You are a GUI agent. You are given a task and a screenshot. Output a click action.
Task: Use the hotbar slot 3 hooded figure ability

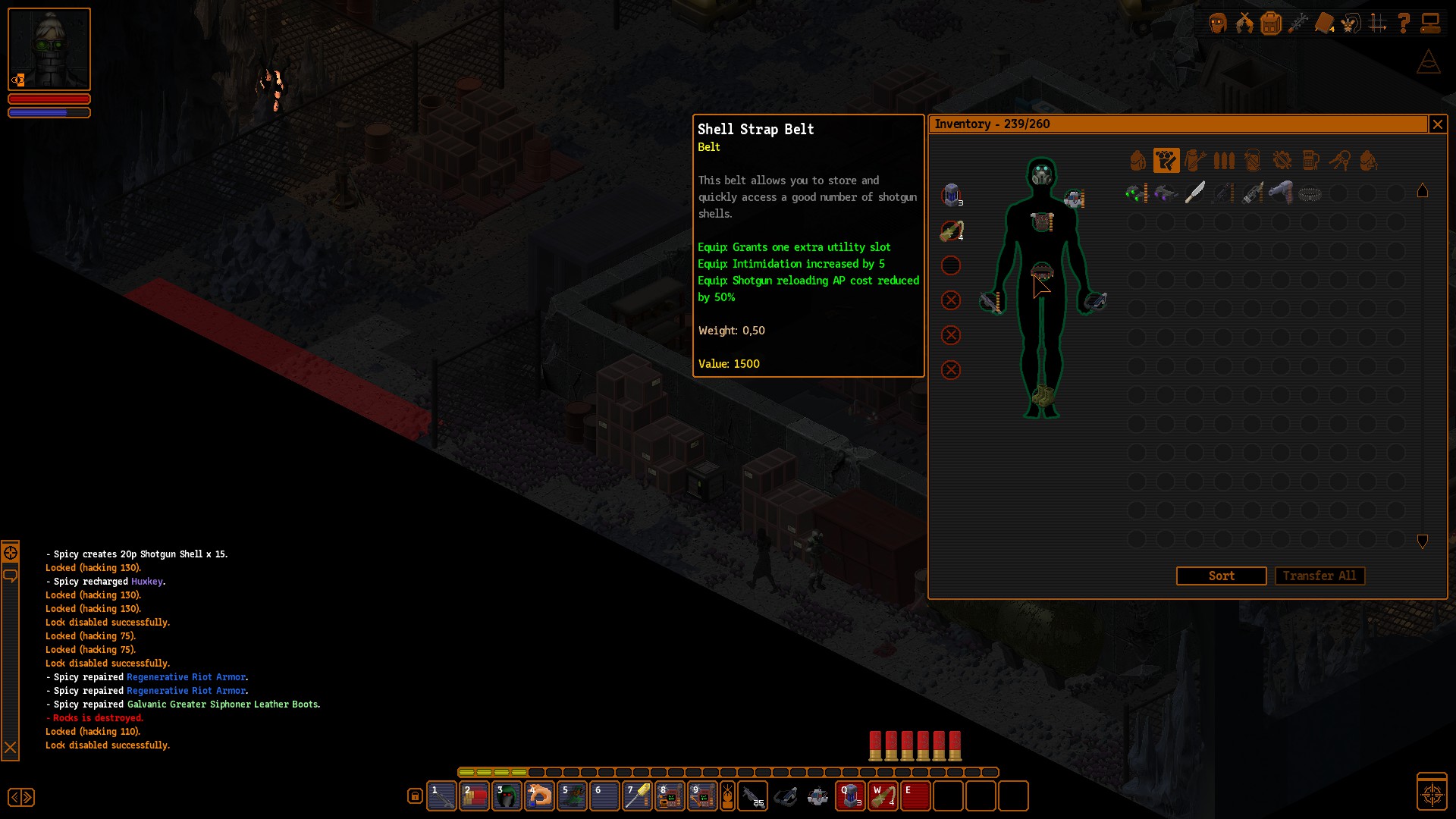pos(507,796)
